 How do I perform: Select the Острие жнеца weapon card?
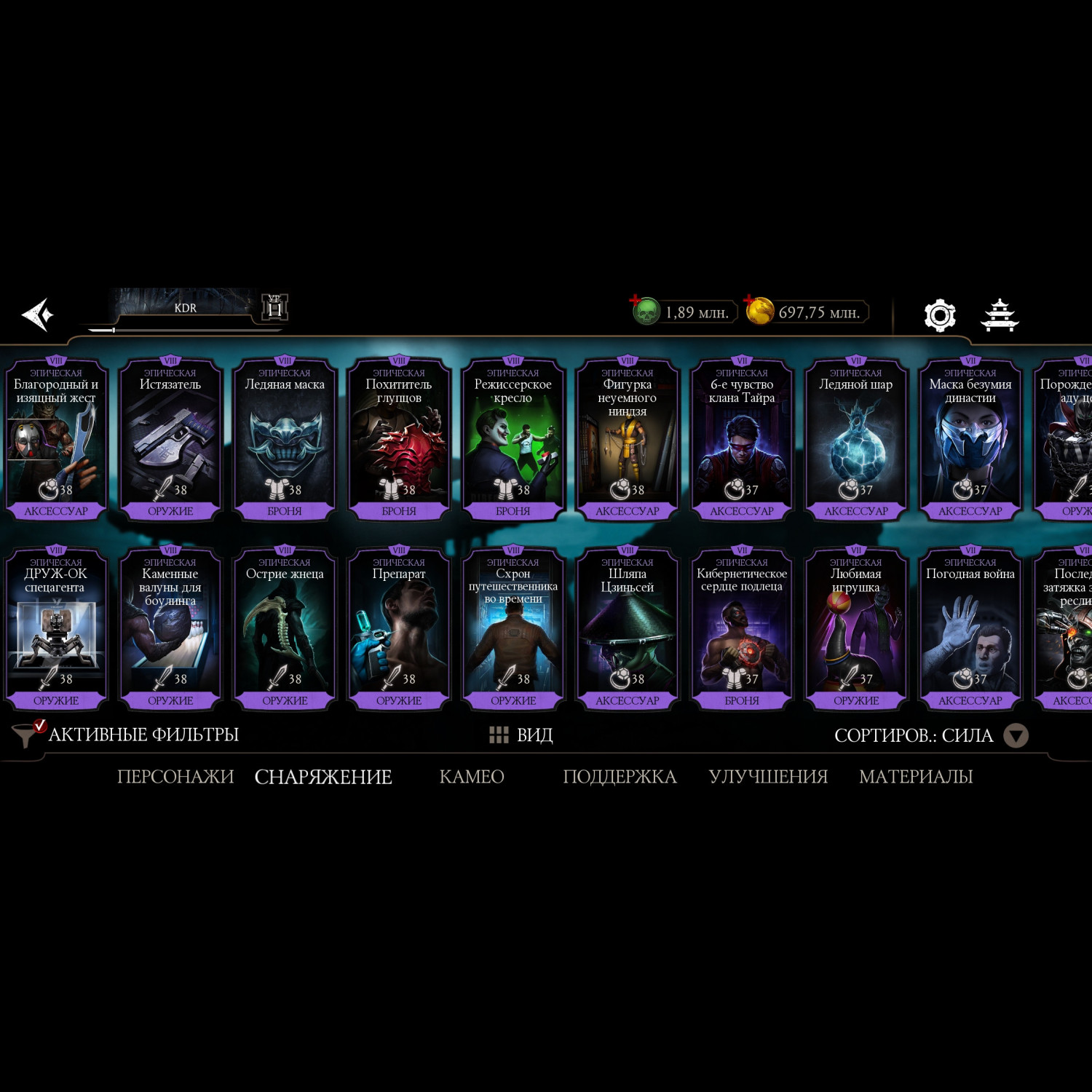285,628
